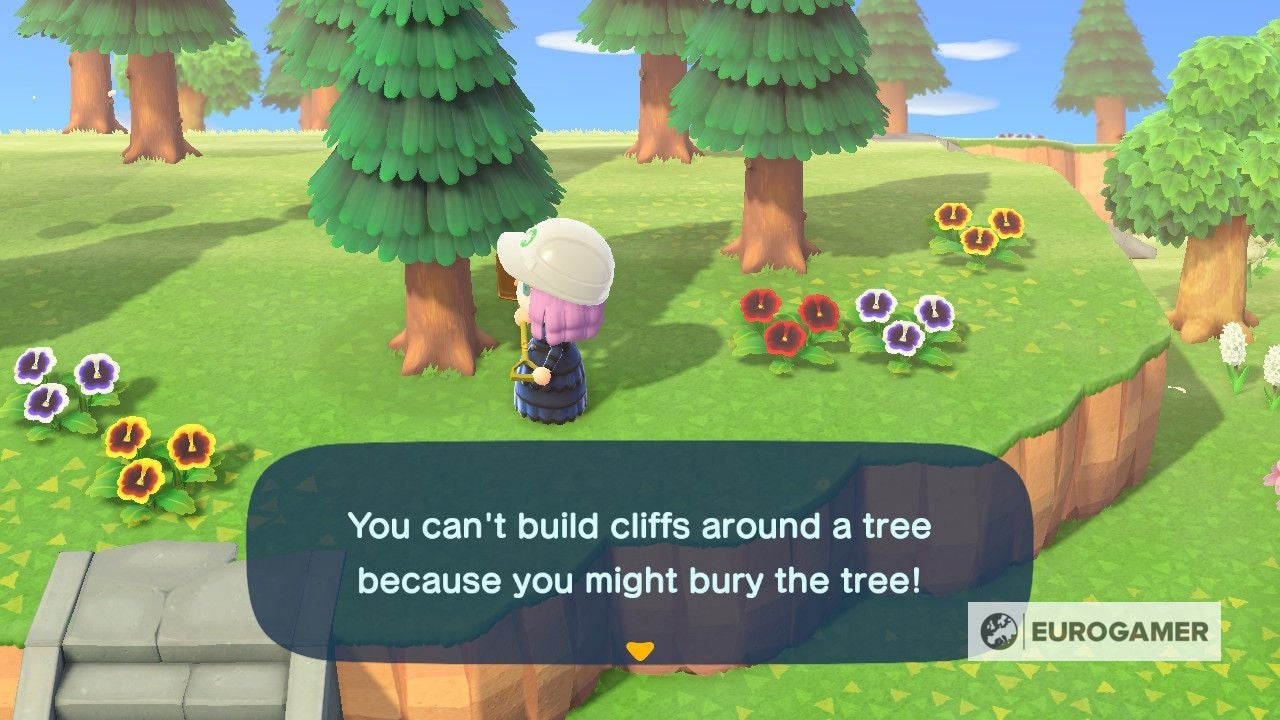Select the player character wearing the white cap
The width and height of the screenshot is (1280, 720).
pyautogui.click(x=557, y=330)
